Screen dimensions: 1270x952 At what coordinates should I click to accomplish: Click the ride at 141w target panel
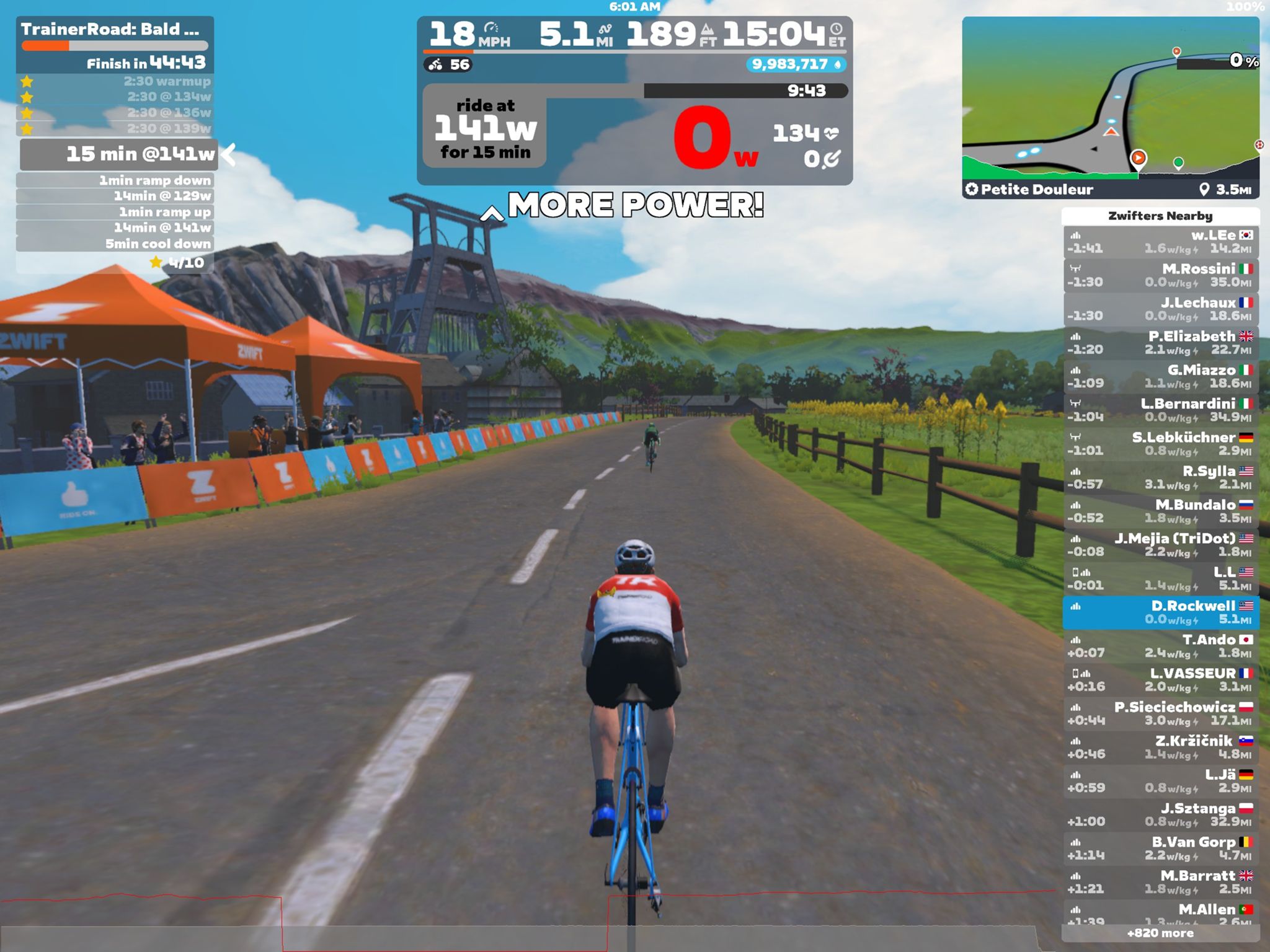tap(485, 128)
